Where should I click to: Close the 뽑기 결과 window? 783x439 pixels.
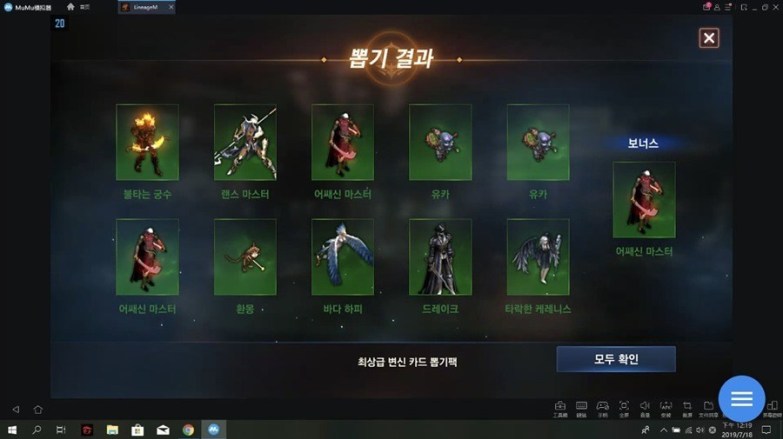[708, 38]
